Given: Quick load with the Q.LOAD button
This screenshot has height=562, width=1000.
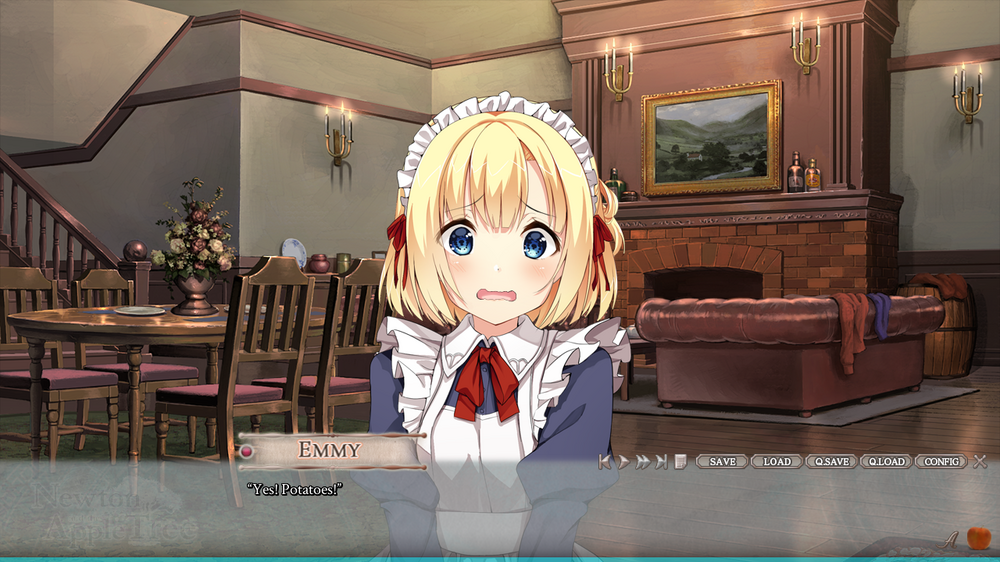Looking at the screenshot, I should click(886, 461).
